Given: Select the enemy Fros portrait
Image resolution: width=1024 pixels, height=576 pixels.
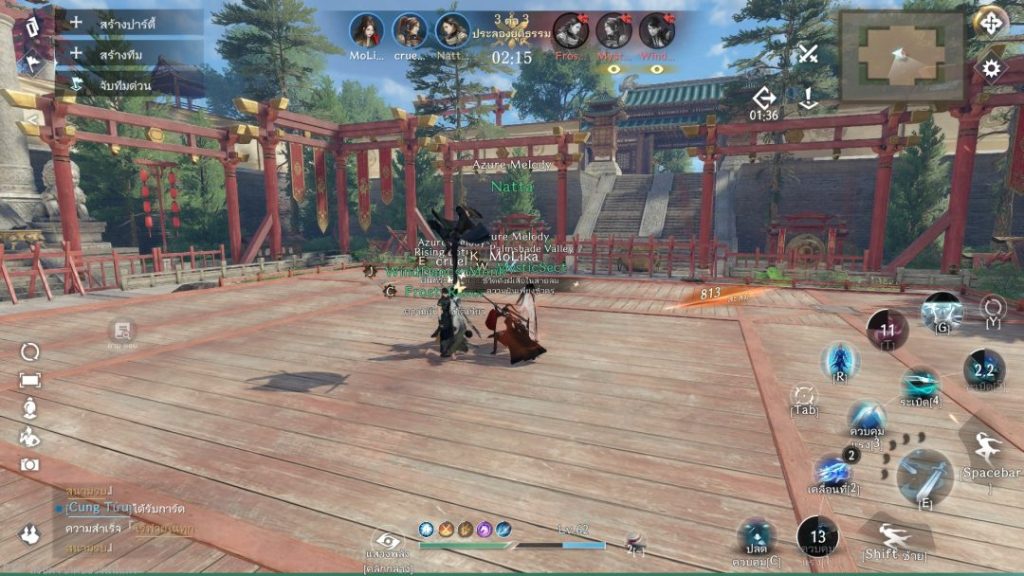Looking at the screenshot, I should pos(571,31).
